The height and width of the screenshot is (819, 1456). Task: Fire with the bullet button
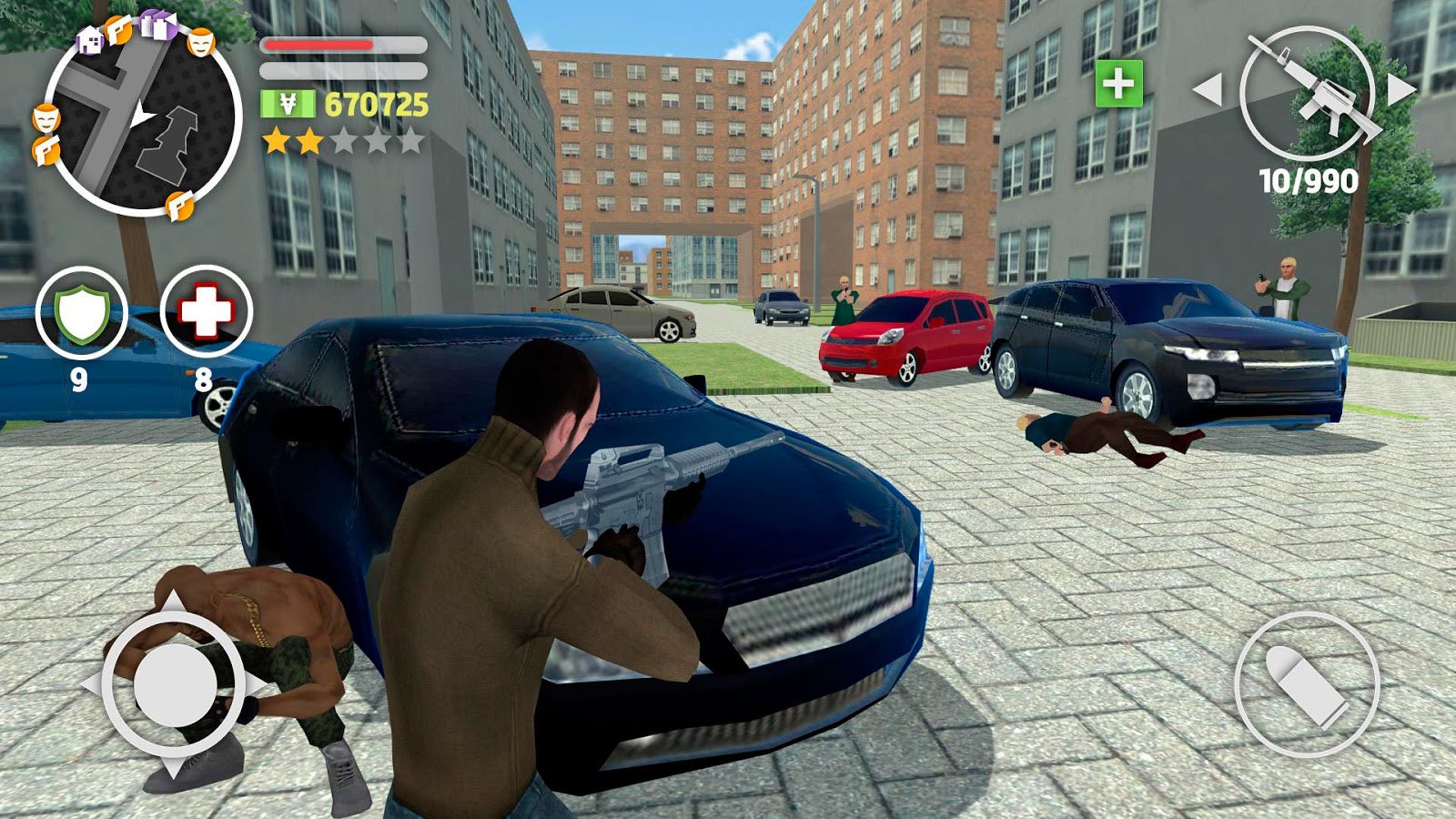click(x=1307, y=685)
